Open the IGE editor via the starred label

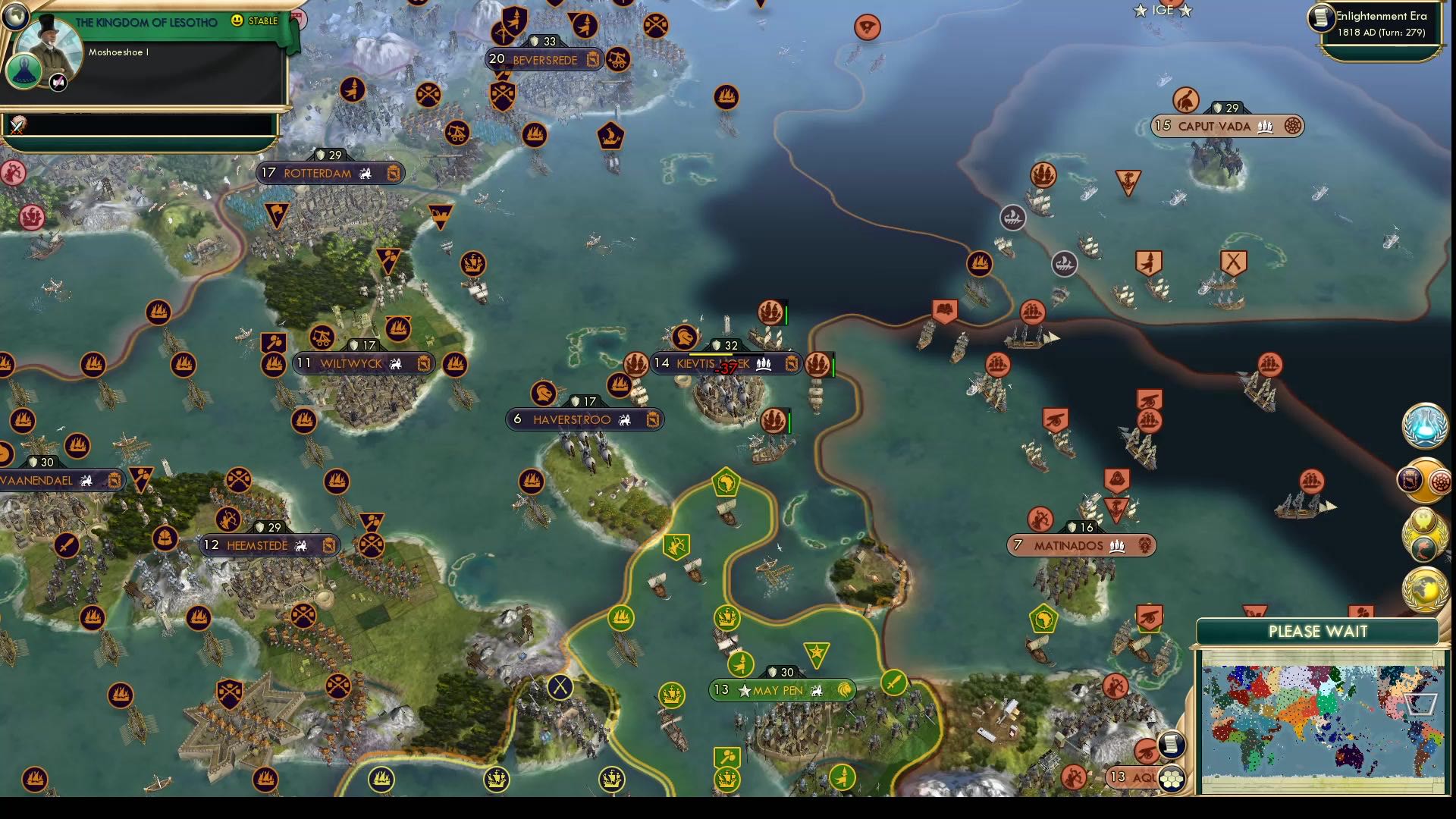point(1163,11)
